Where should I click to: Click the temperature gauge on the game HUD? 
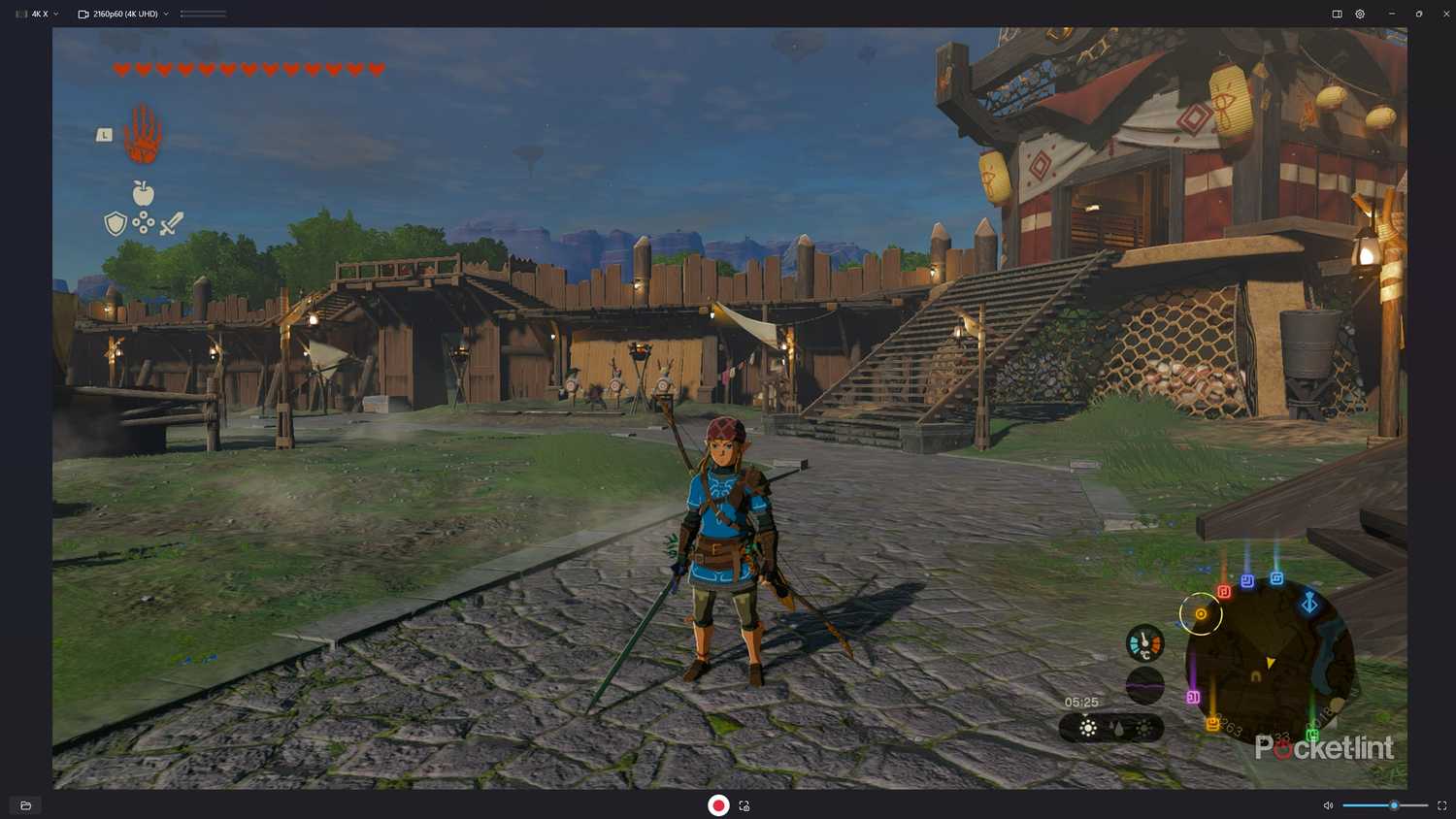click(x=1145, y=643)
